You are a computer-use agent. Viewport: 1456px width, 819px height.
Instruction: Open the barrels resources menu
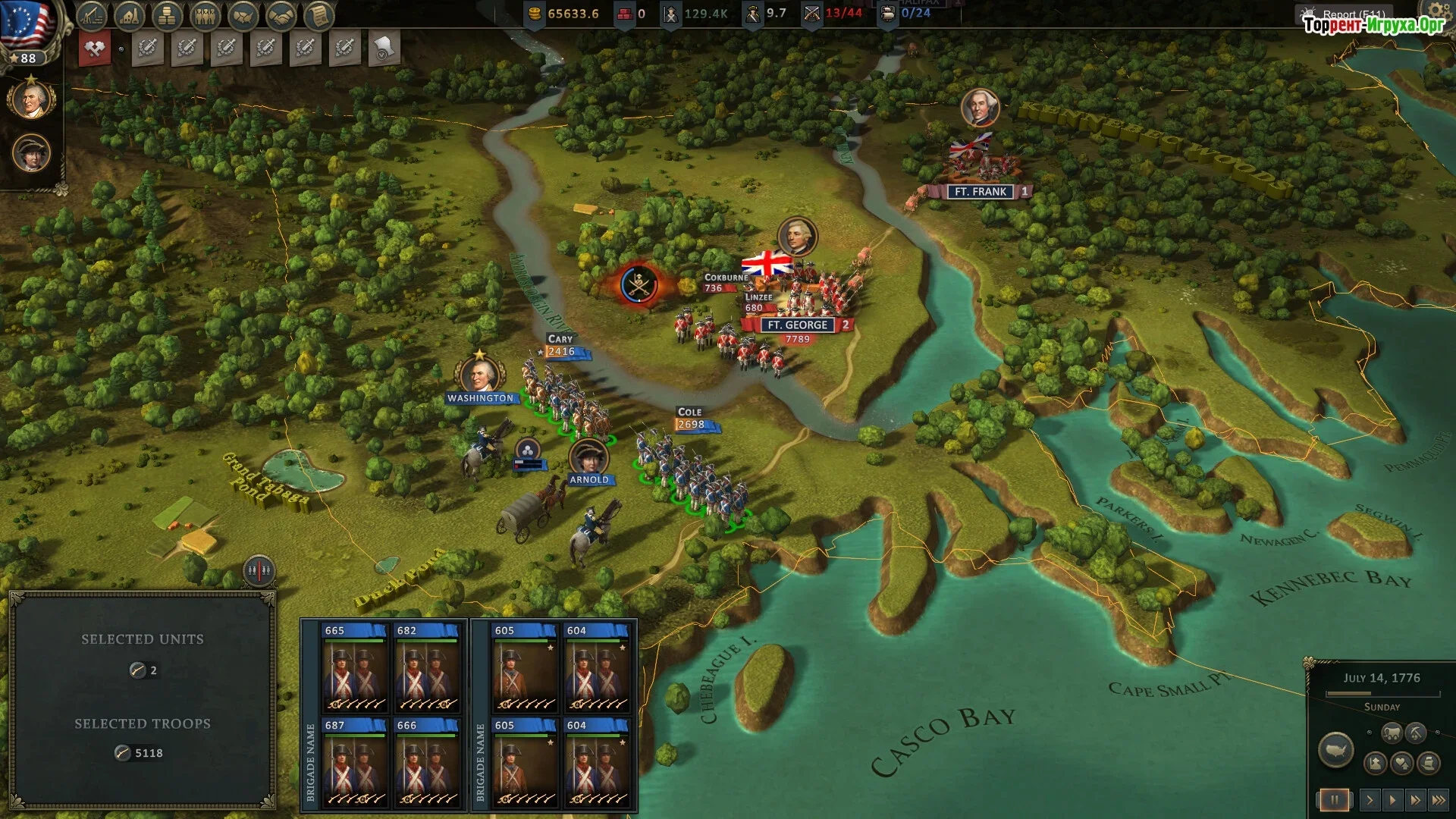tap(167, 14)
